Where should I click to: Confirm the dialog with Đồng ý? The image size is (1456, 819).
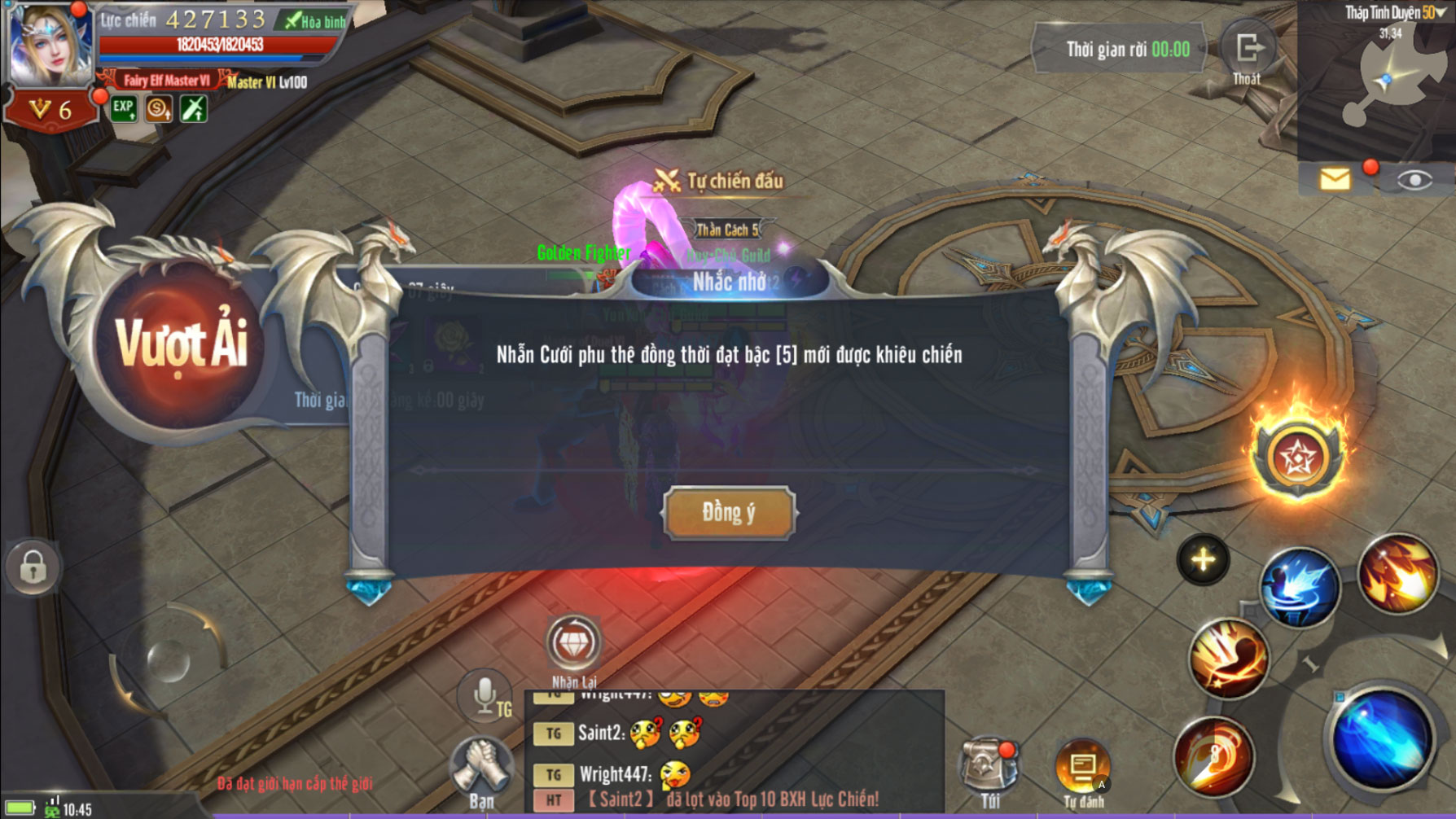729,513
